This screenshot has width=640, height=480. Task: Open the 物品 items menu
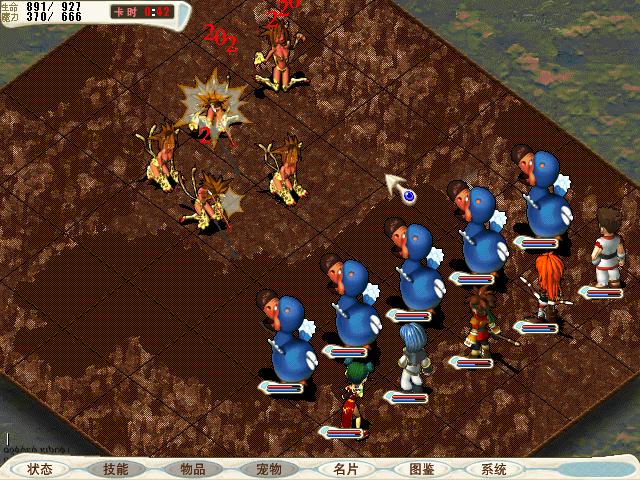[x=192, y=469]
